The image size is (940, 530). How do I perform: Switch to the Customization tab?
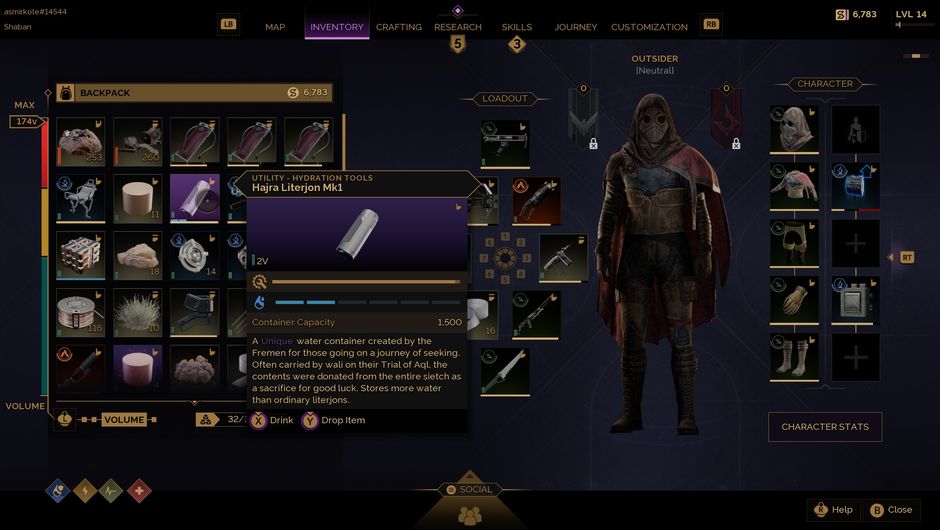tap(649, 27)
